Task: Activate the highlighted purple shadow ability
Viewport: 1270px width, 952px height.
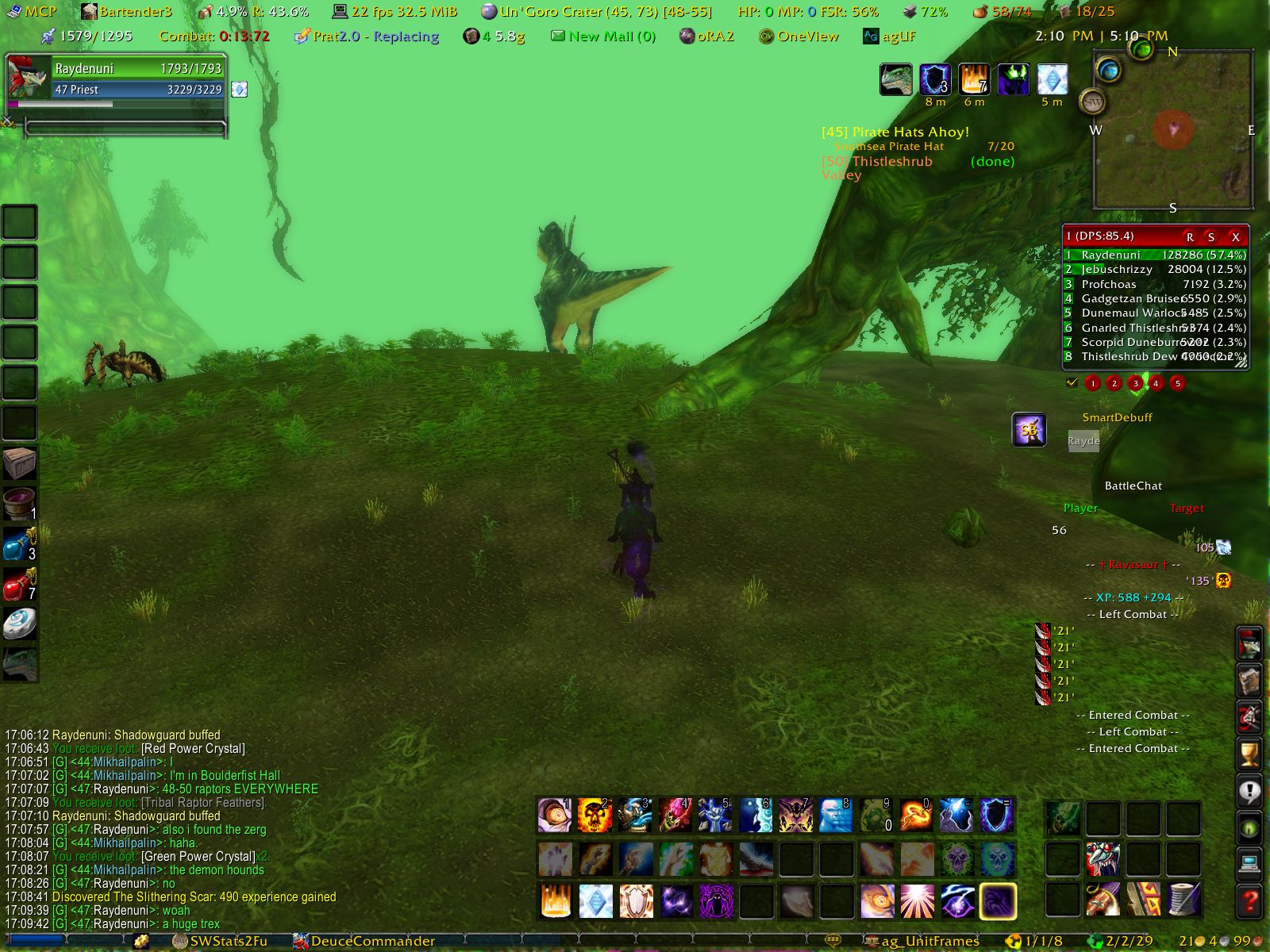Action: tap(997, 901)
